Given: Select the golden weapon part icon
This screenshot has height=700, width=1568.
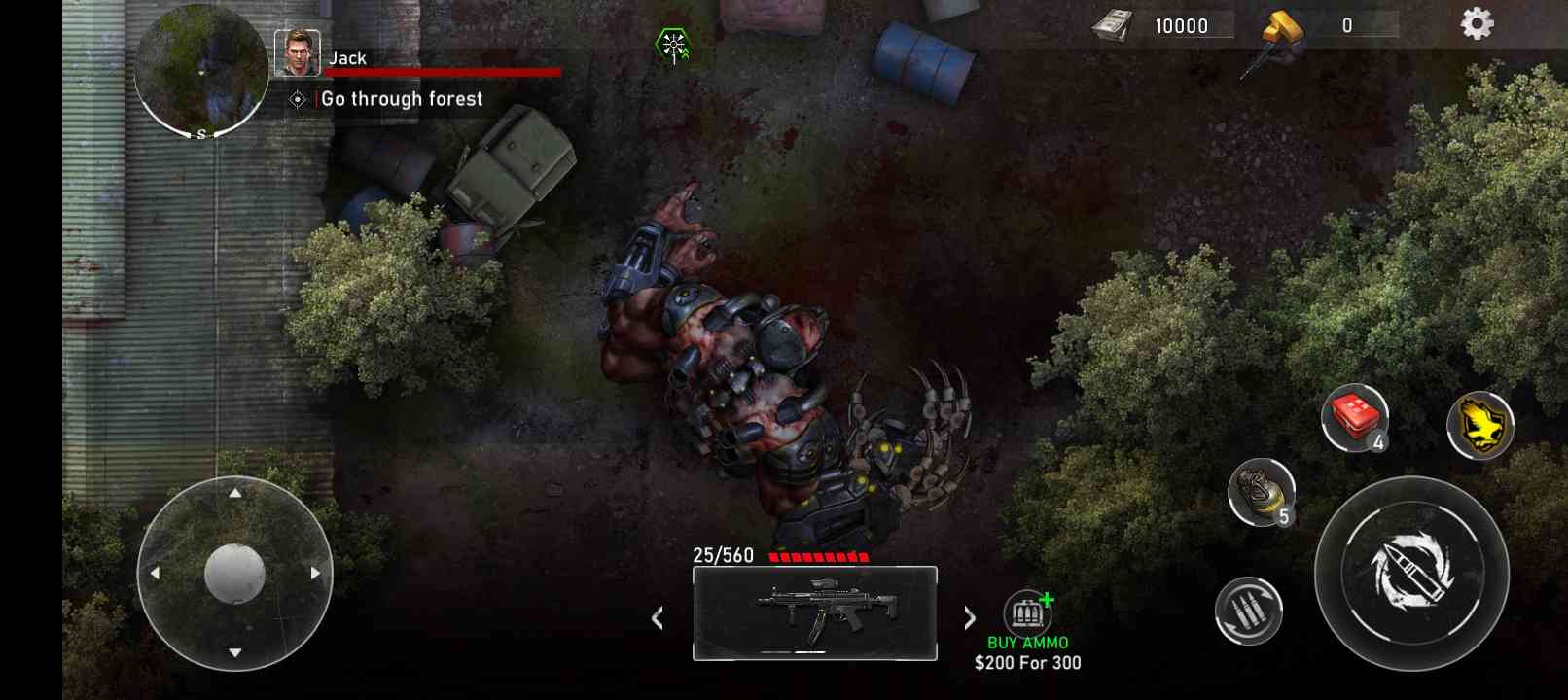Looking at the screenshot, I should point(1280,26).
